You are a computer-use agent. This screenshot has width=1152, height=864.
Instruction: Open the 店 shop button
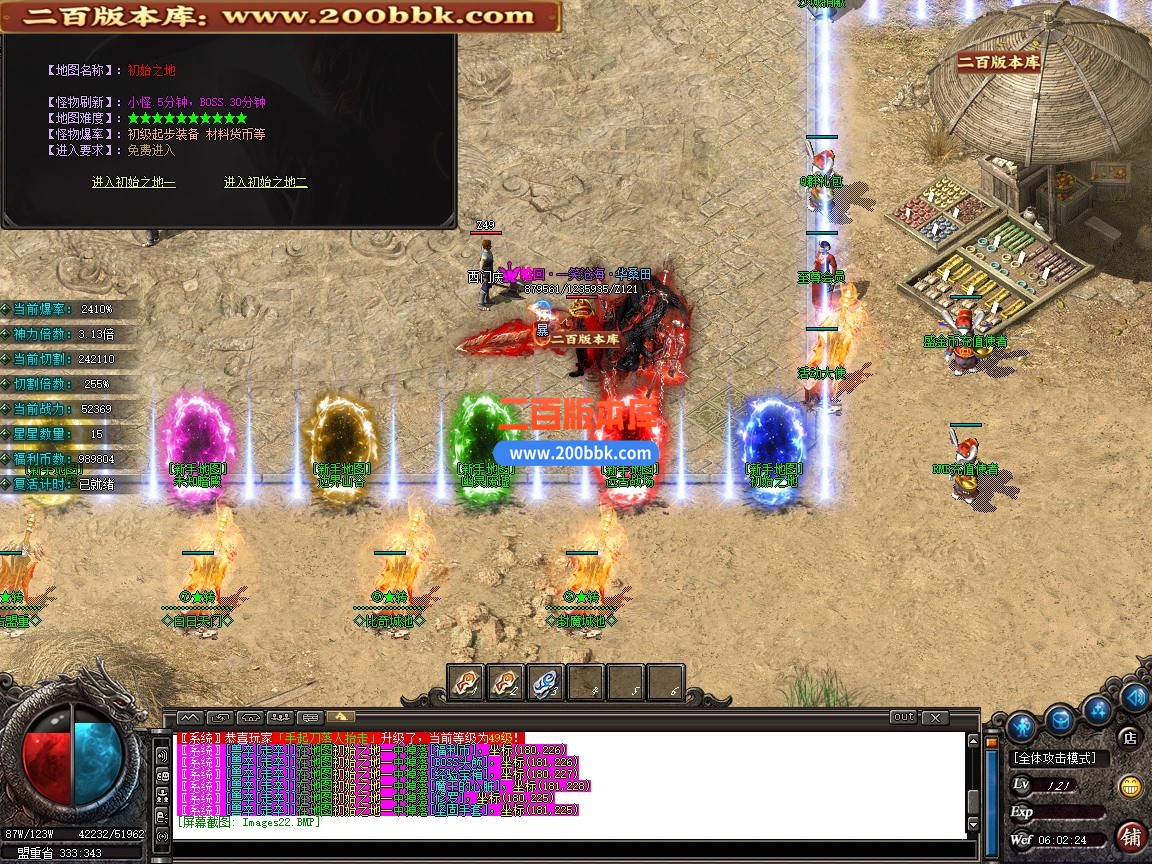(1129, 738)
